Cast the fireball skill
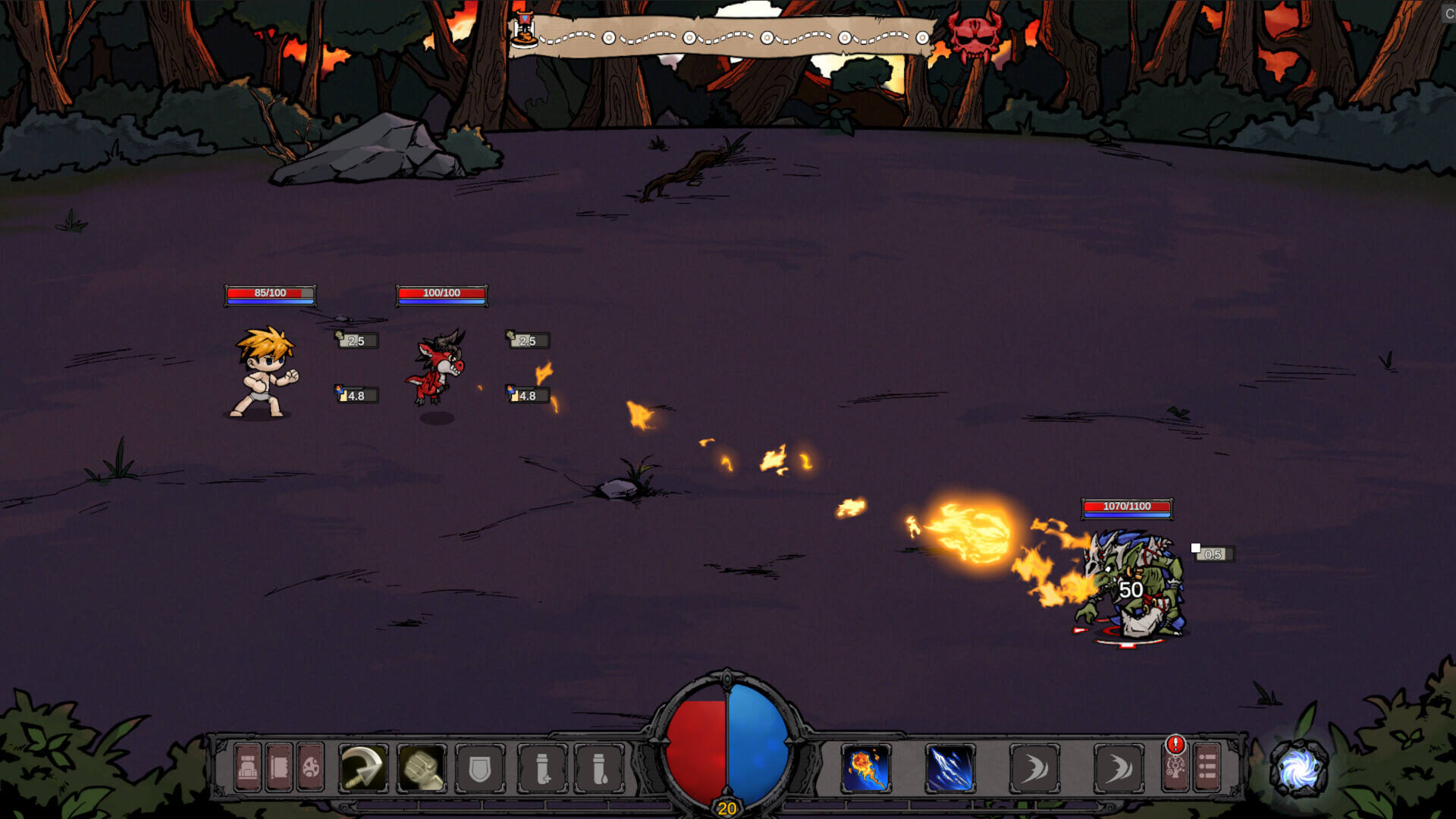1456x819 pixels. point(866,768)
